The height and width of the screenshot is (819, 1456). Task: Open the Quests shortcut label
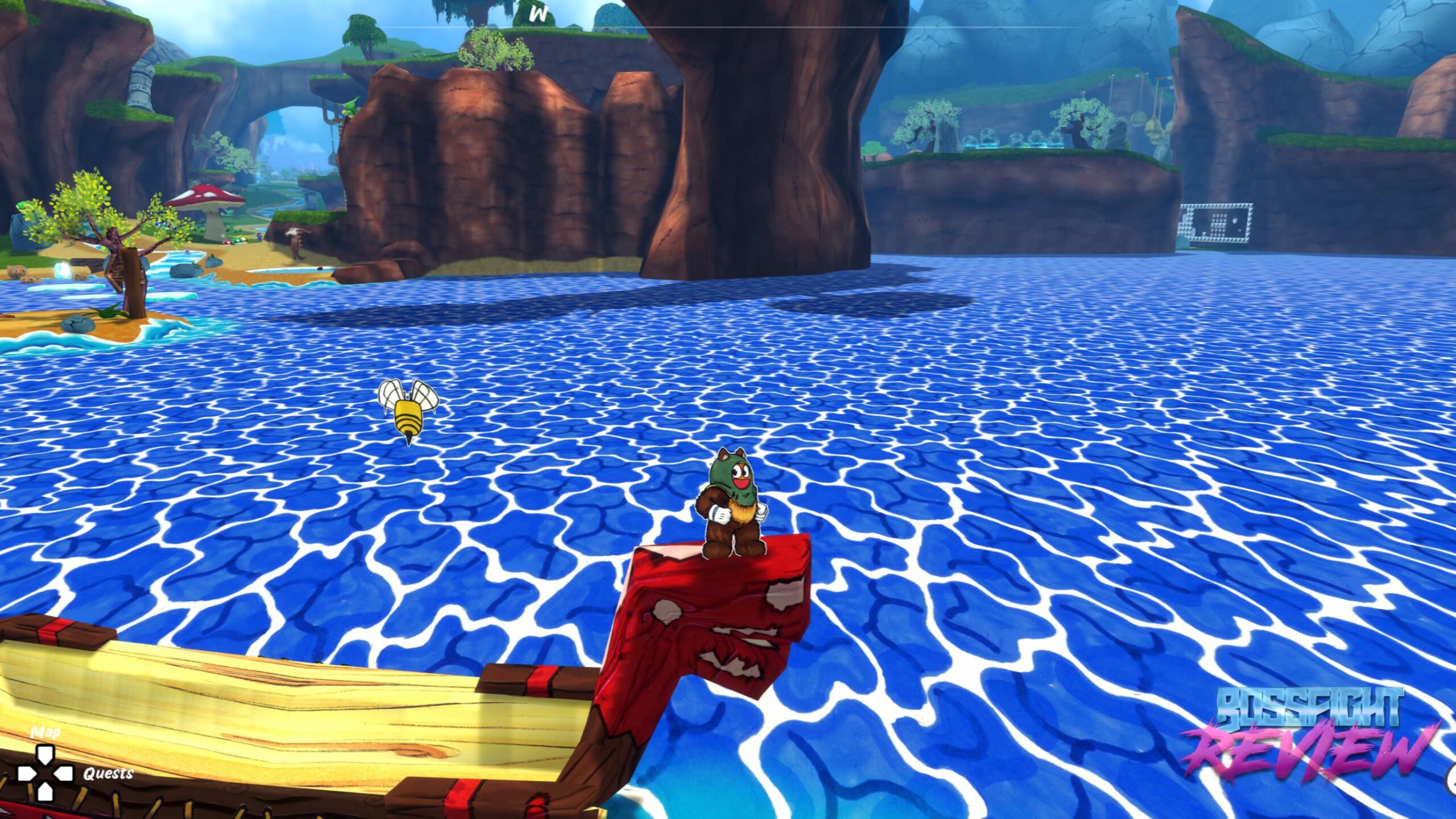(108, 773)
